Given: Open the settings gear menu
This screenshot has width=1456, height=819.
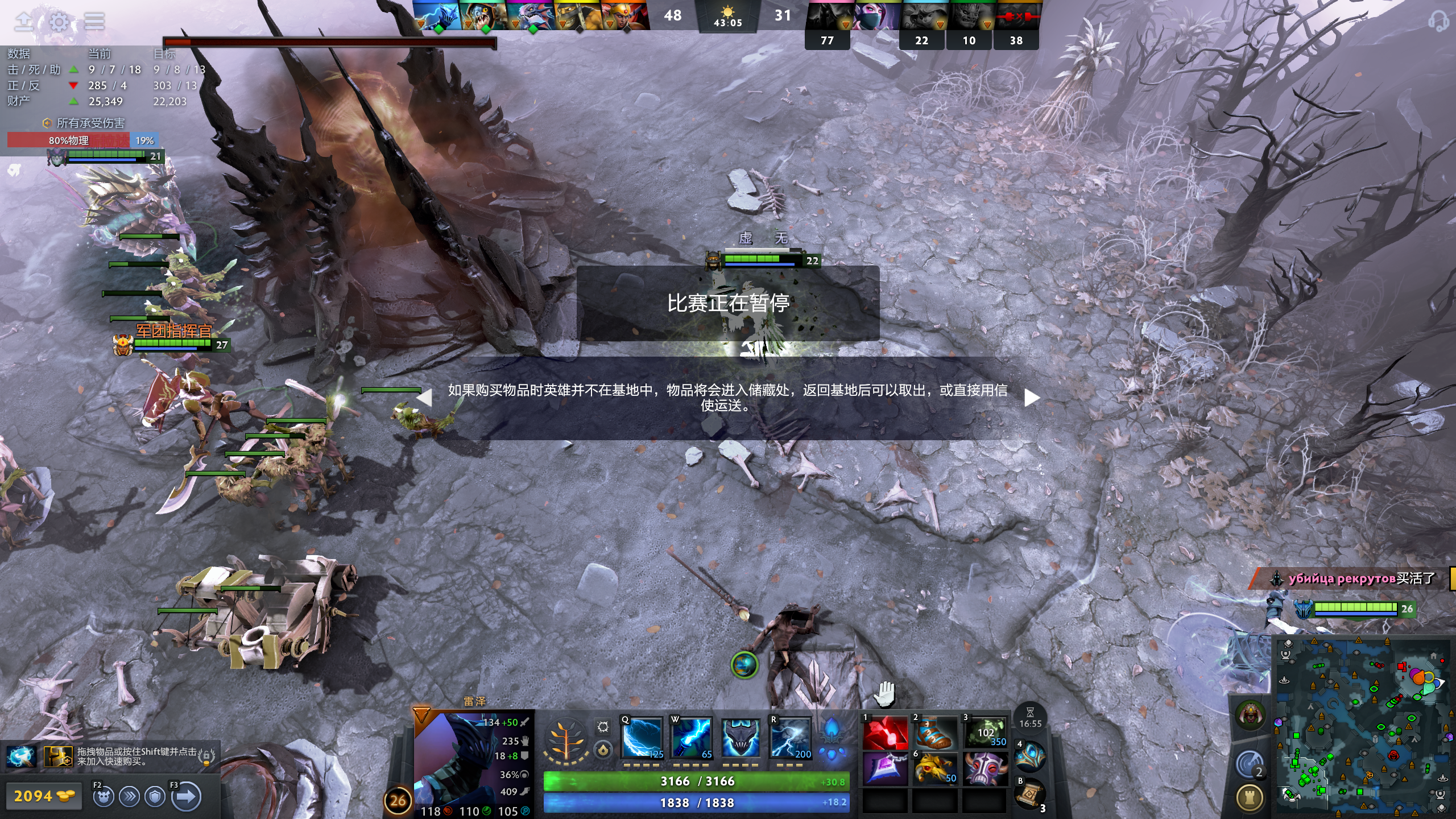Looking at the screenshot, I should [59, 22].
